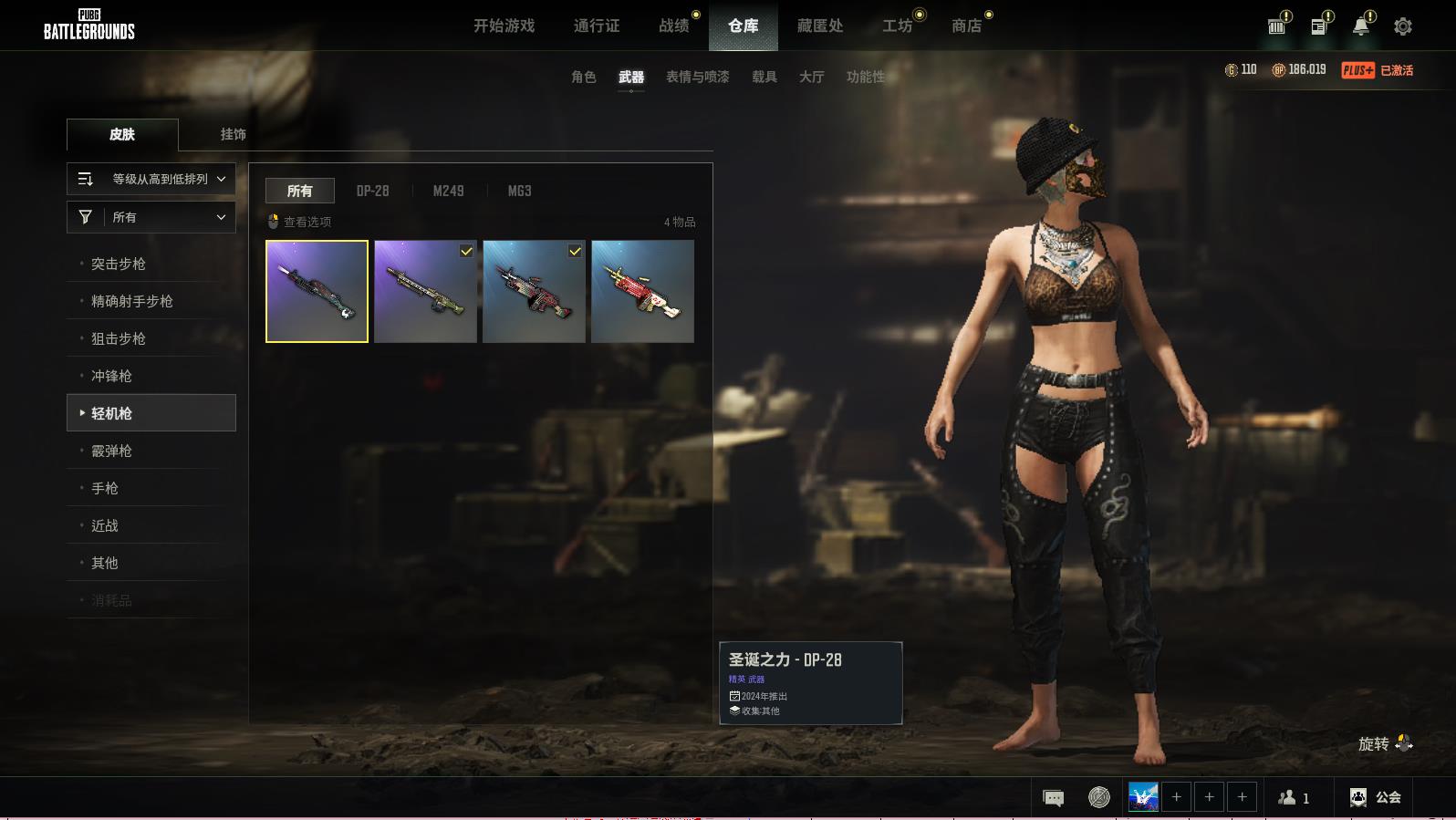
Task: Go to the 藏匿处 hideout tab
Action: click(x=819, y=26)
